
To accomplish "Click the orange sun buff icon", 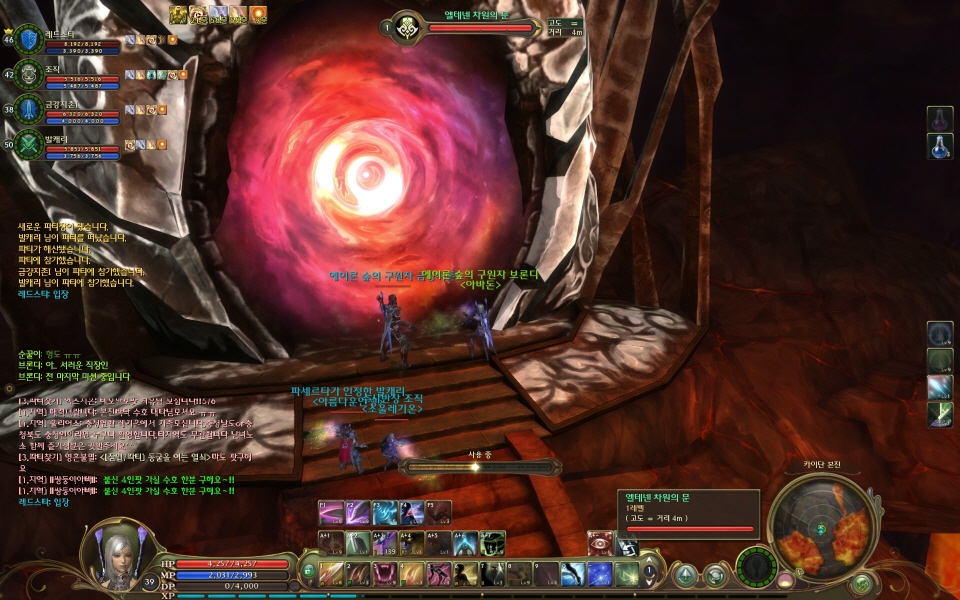I will 259,14.
